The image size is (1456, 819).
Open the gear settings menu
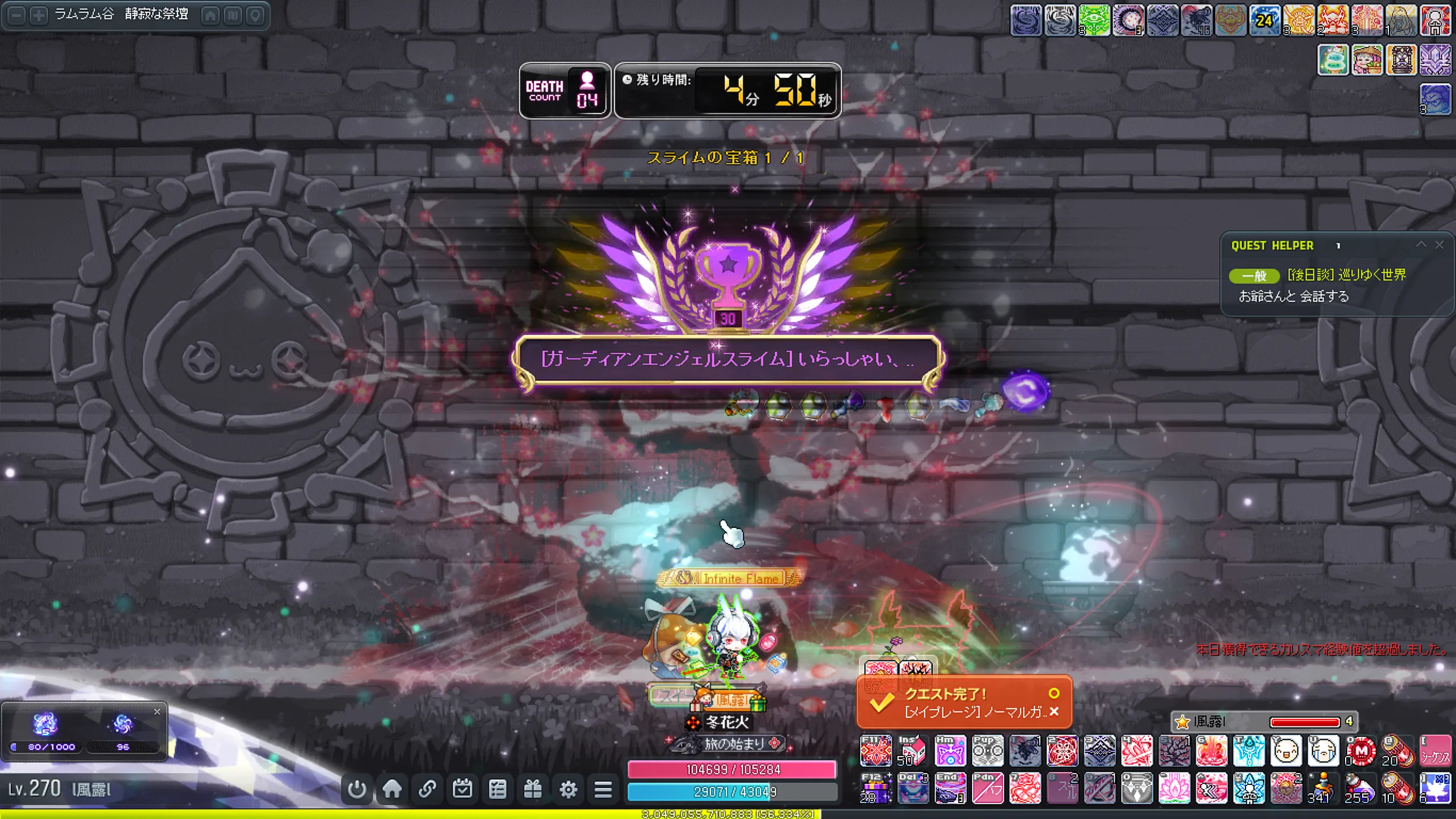click(x=568, y=789)
